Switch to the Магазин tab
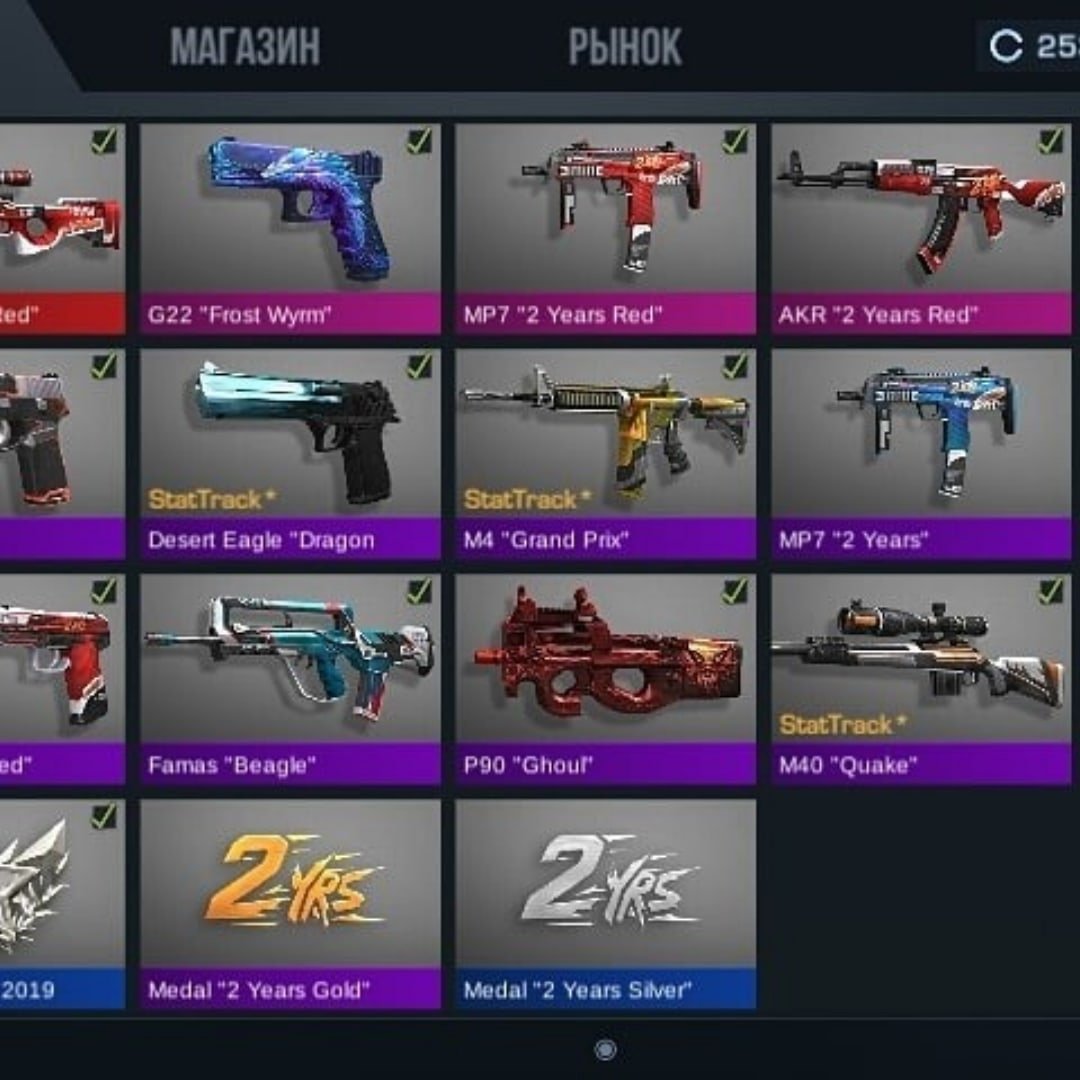Screen dimensions: 1080x1080 point(245,47)
